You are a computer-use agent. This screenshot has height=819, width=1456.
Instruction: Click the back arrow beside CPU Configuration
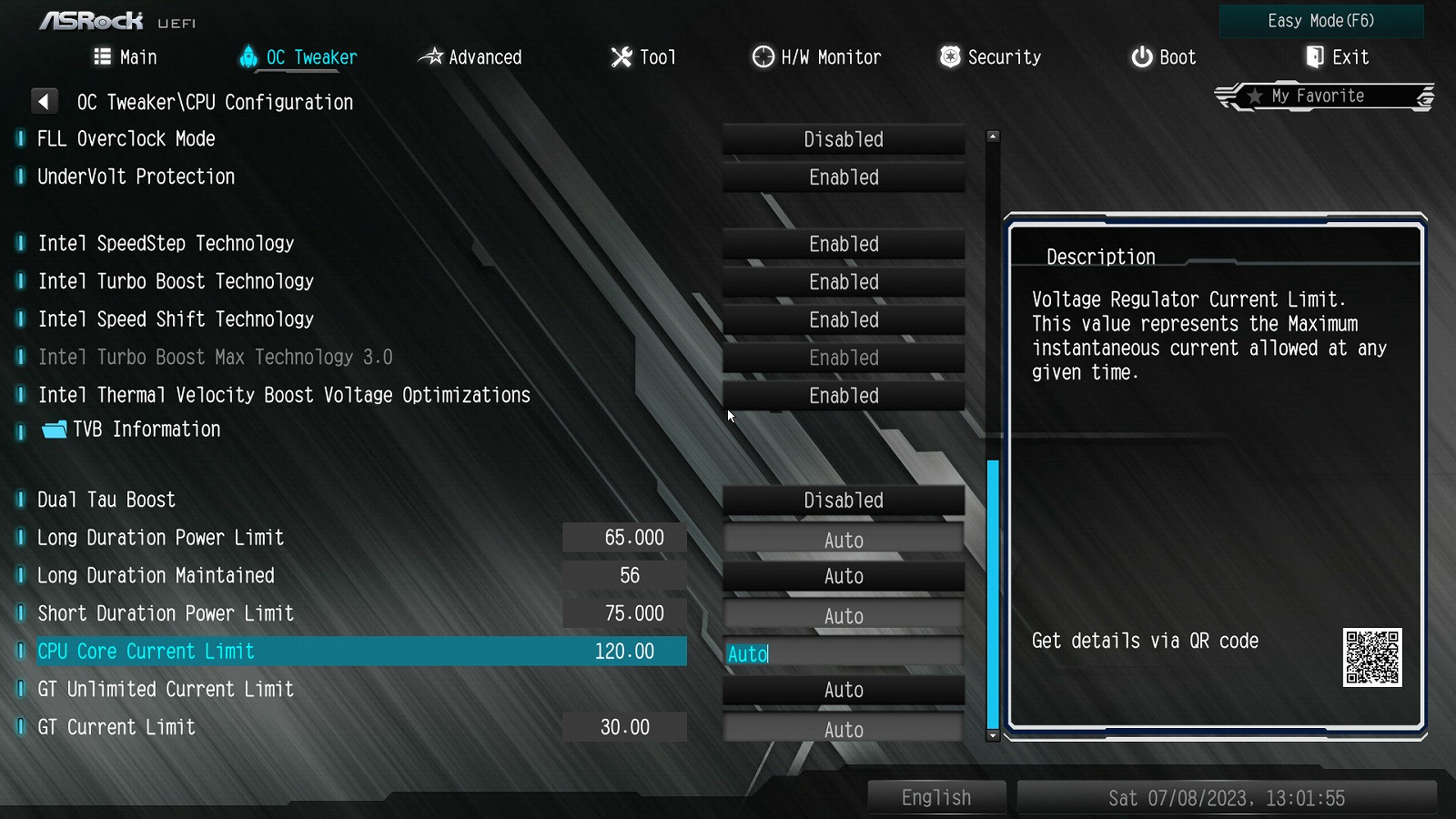44,101
